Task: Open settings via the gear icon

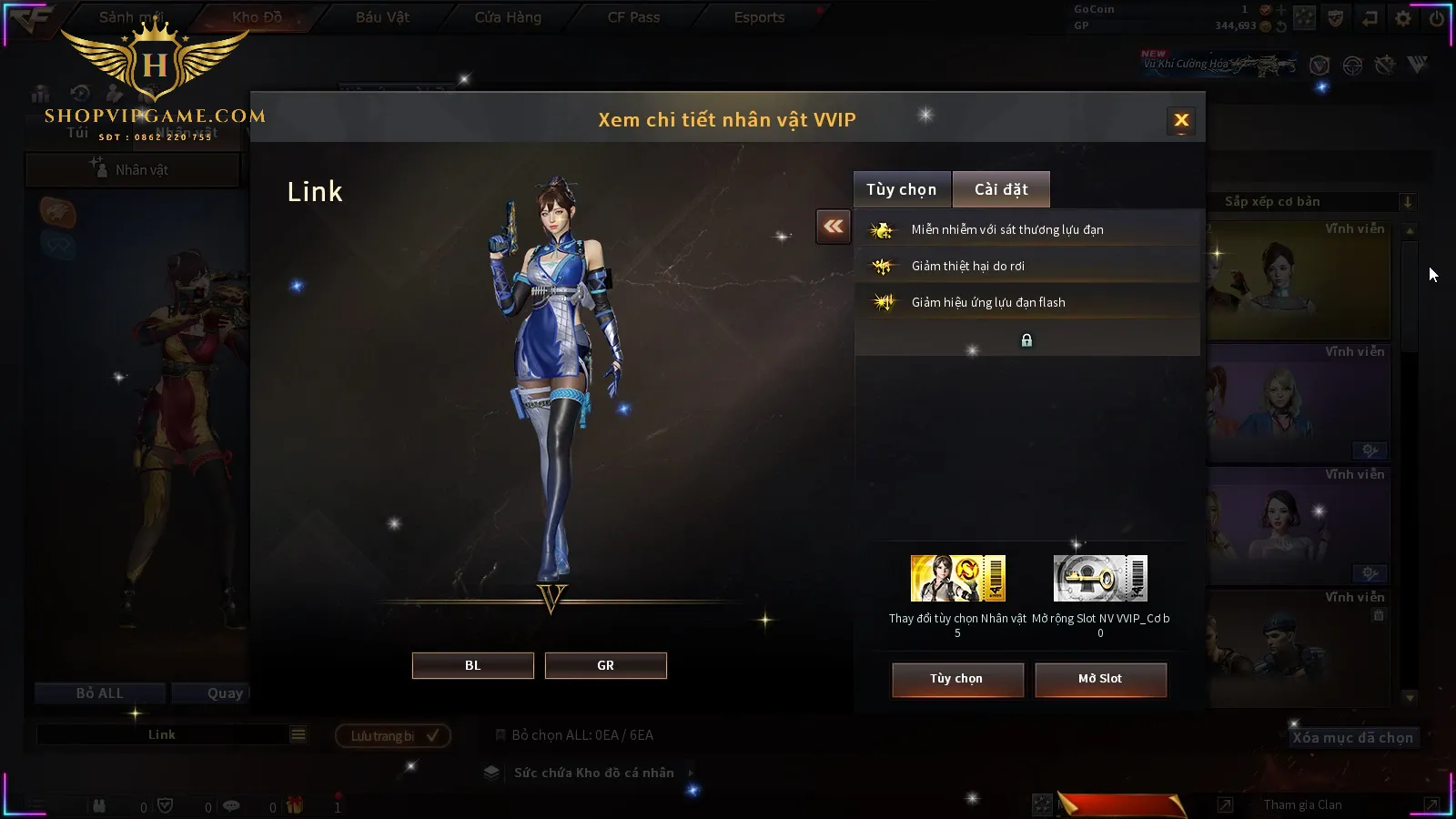Action: point(1403,18)
